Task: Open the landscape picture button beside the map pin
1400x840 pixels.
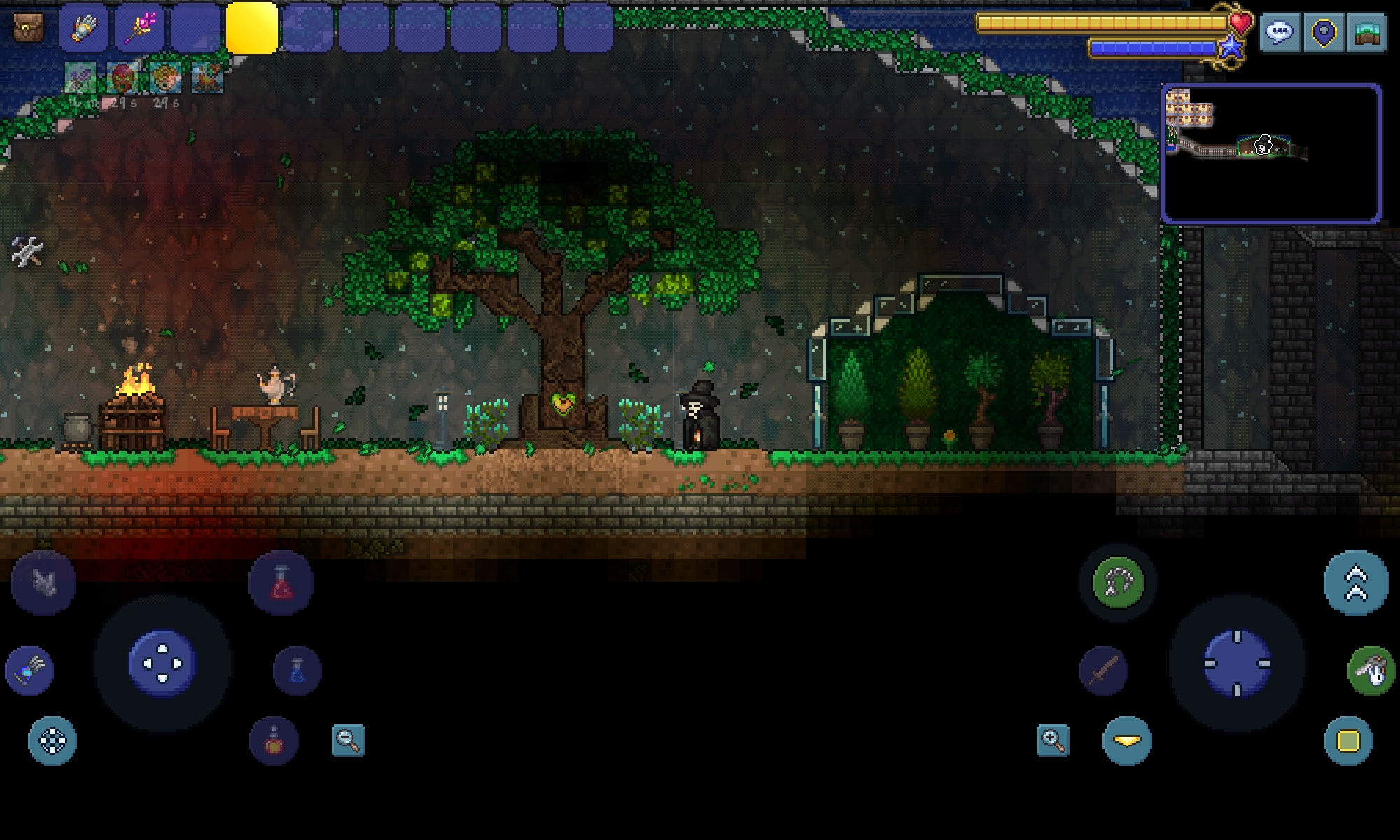Action: click(1366, 32)
